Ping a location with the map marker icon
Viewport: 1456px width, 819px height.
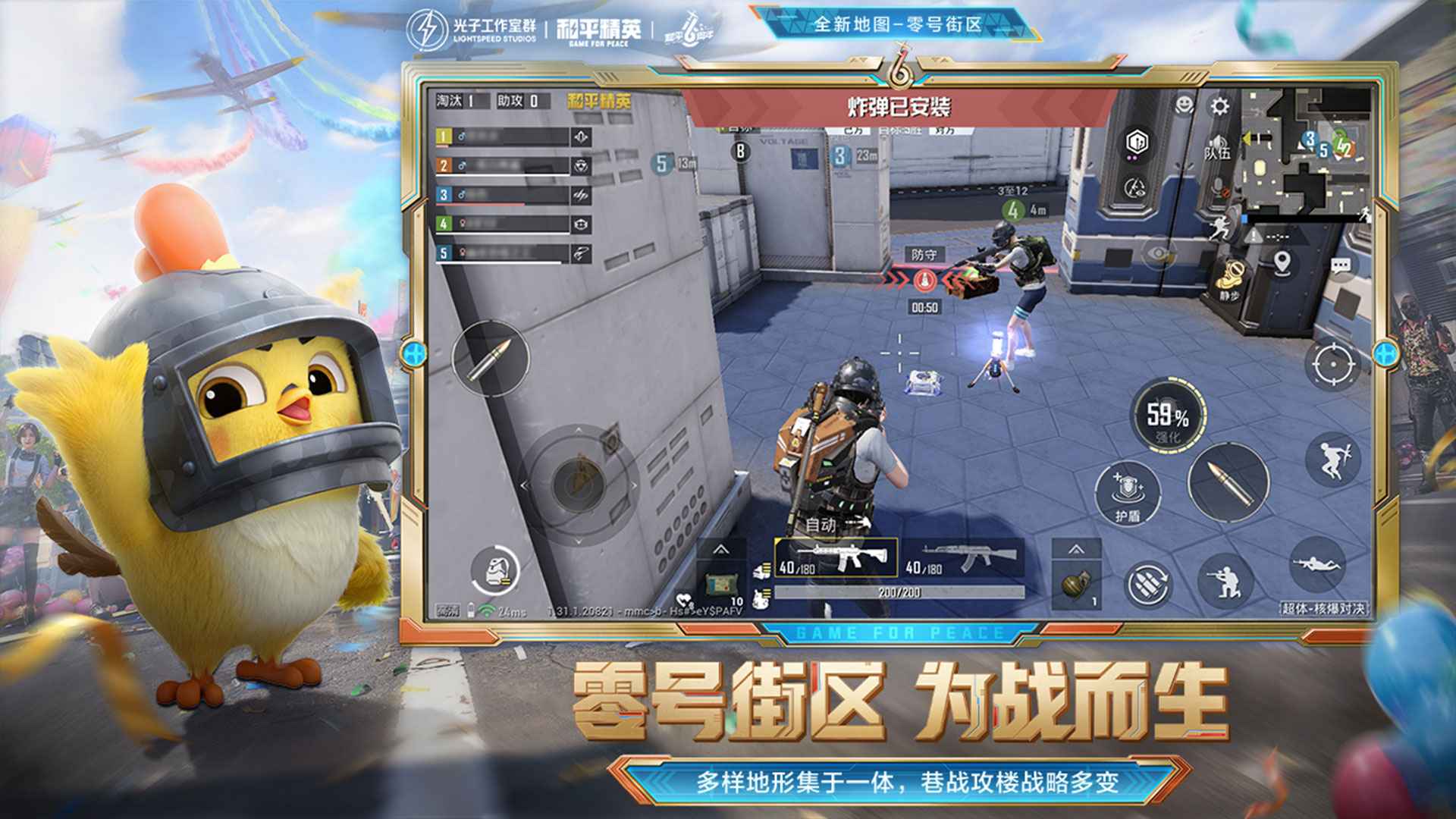[1282, 264]
